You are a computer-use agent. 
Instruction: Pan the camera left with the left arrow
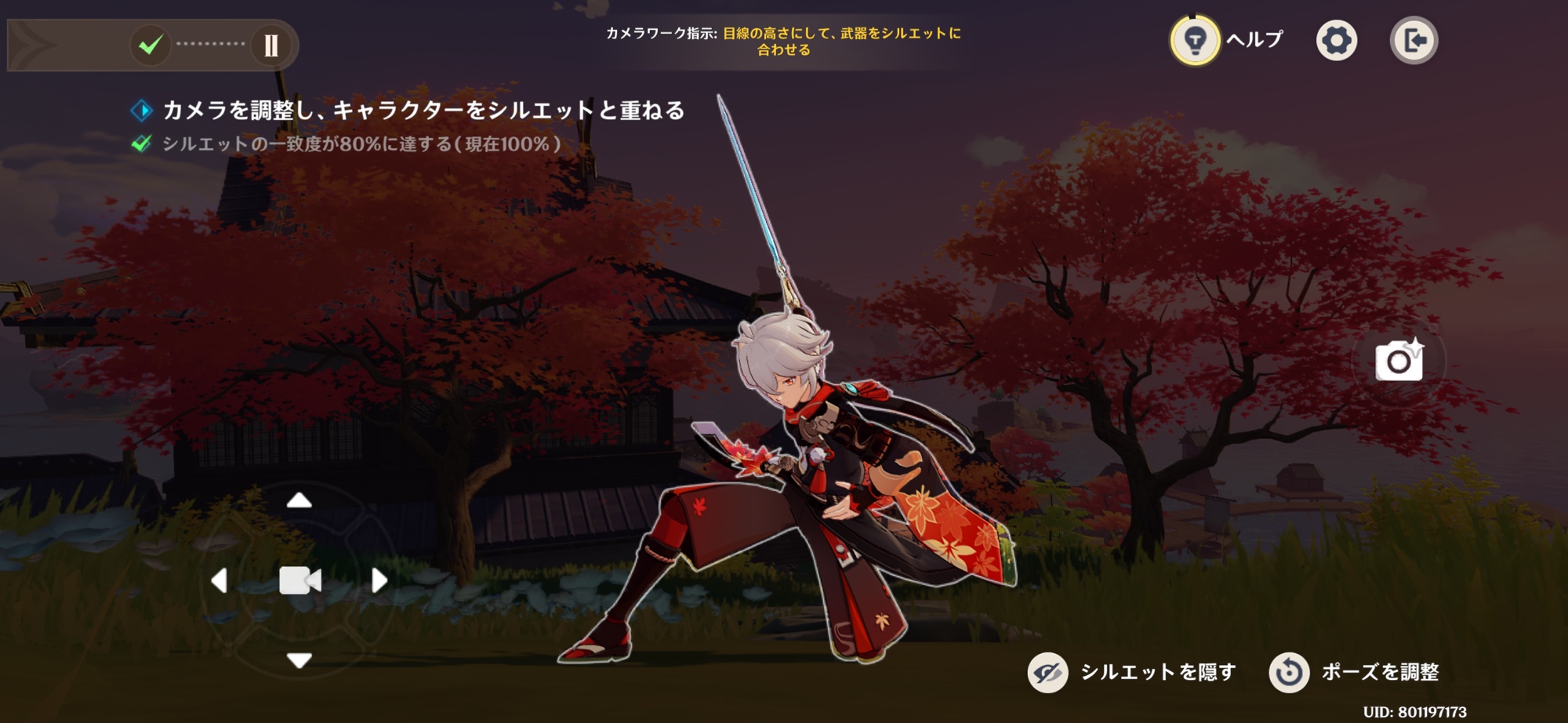point(220,580)
